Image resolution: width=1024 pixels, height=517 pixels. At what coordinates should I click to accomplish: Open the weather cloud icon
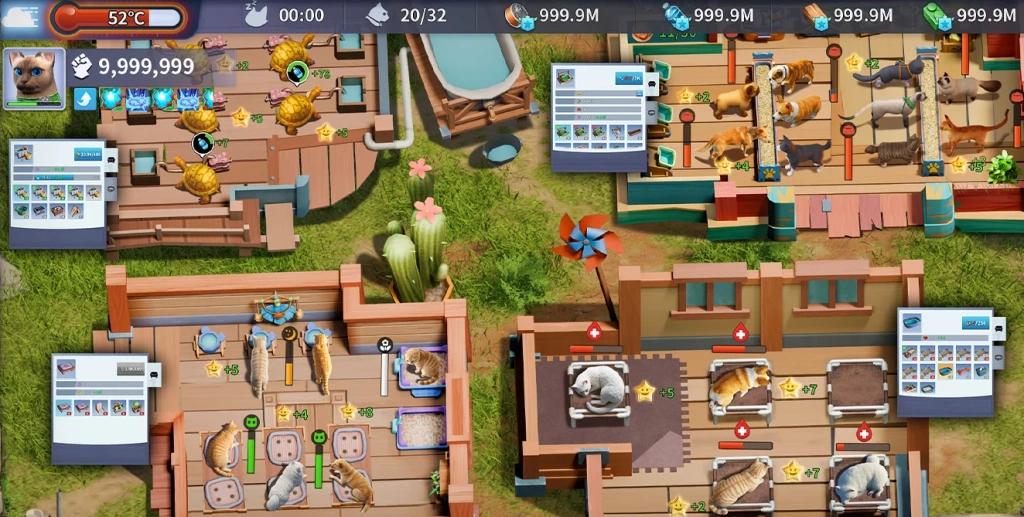[x=20, y=15]
